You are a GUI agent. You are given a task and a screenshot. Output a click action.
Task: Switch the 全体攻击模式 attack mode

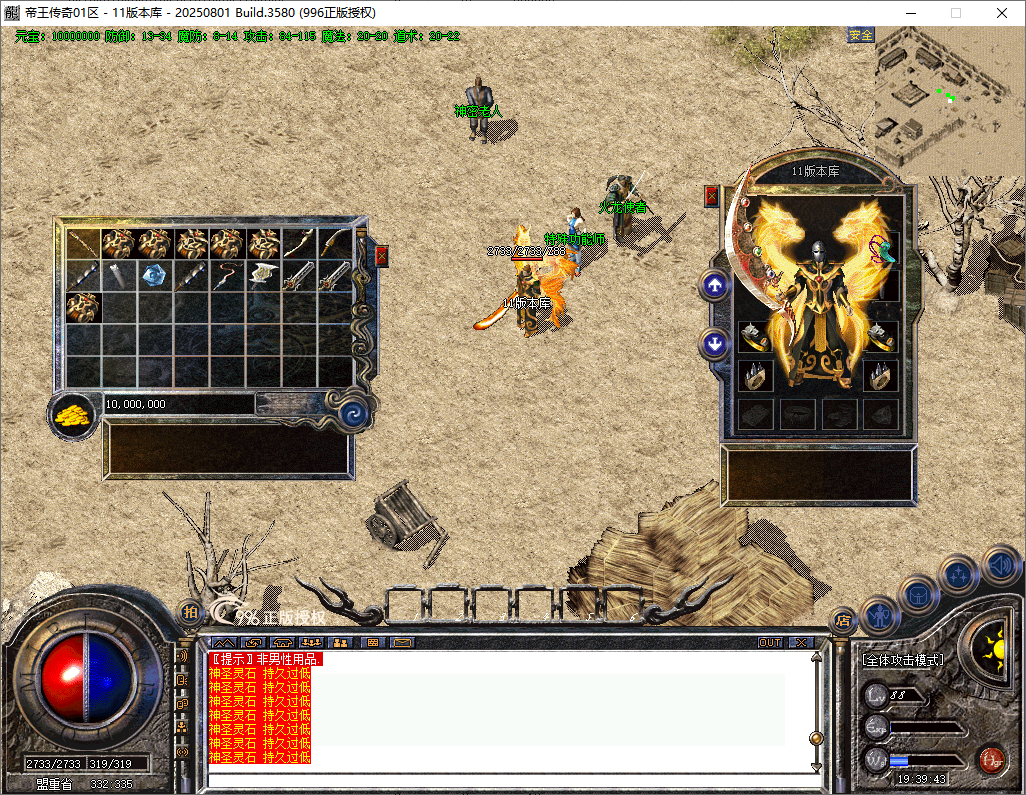click(x=903, y=660)
